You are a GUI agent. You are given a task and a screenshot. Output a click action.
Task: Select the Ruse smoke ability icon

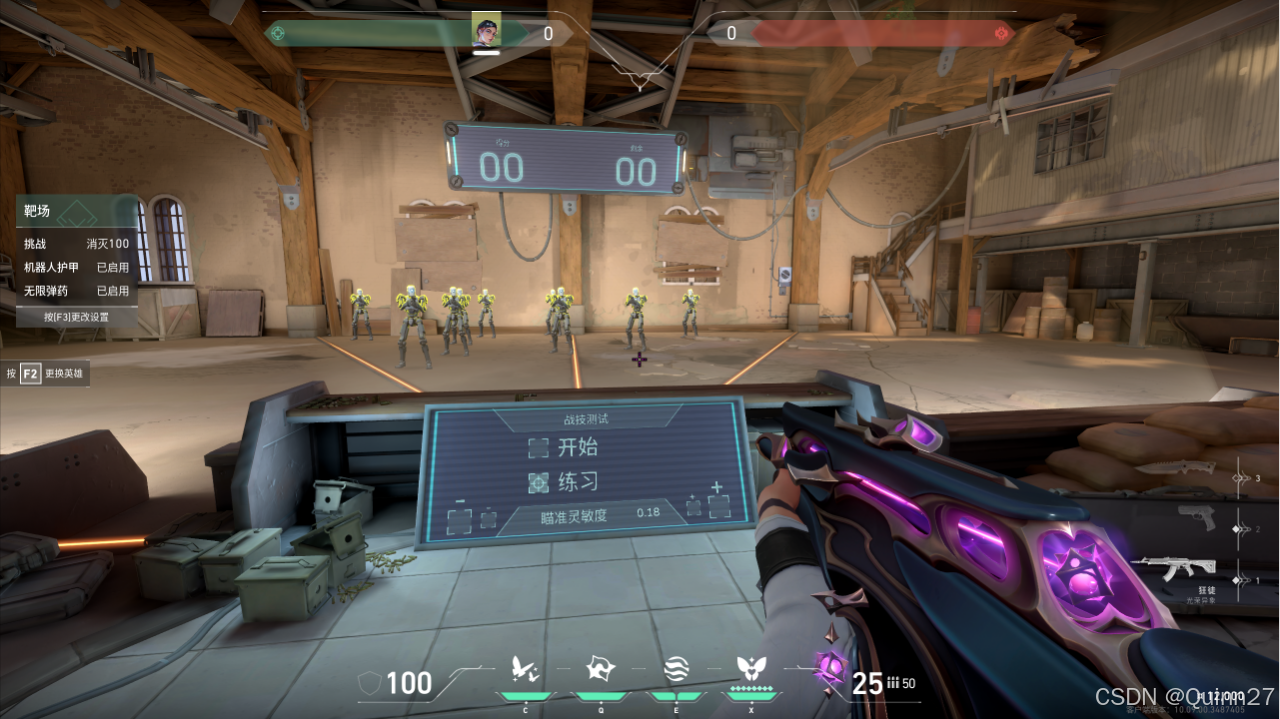(x=676, y=669)
